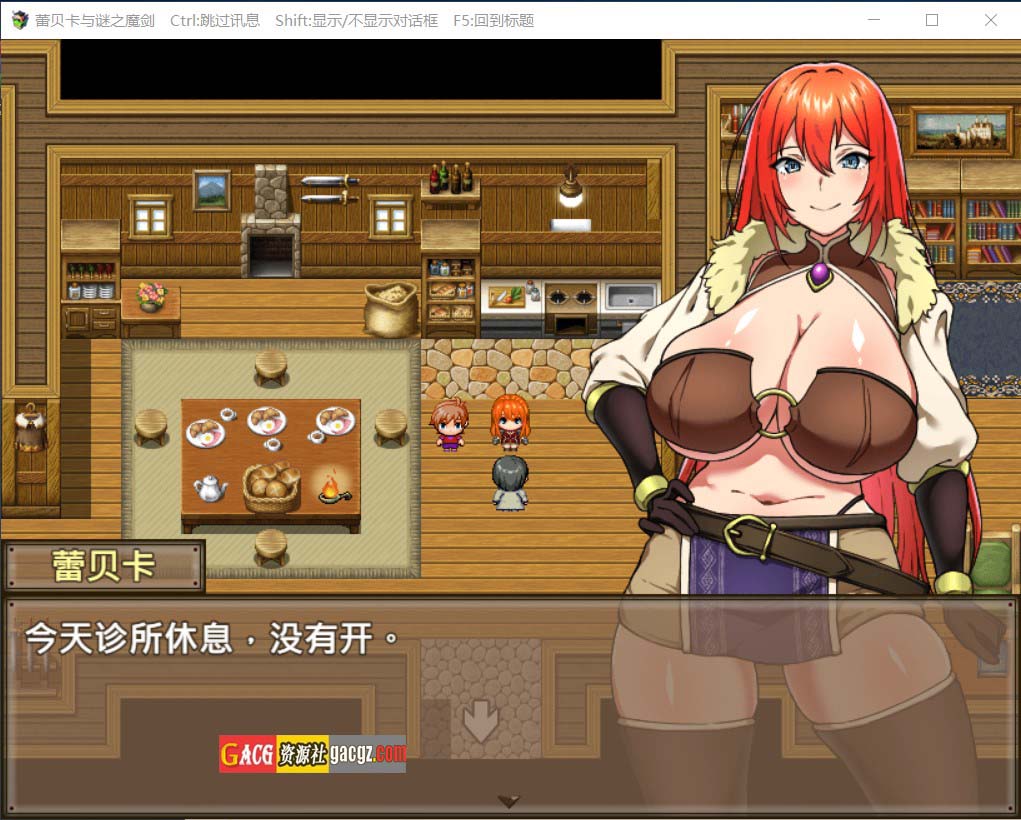Minimize the game window

pos(874,20)
